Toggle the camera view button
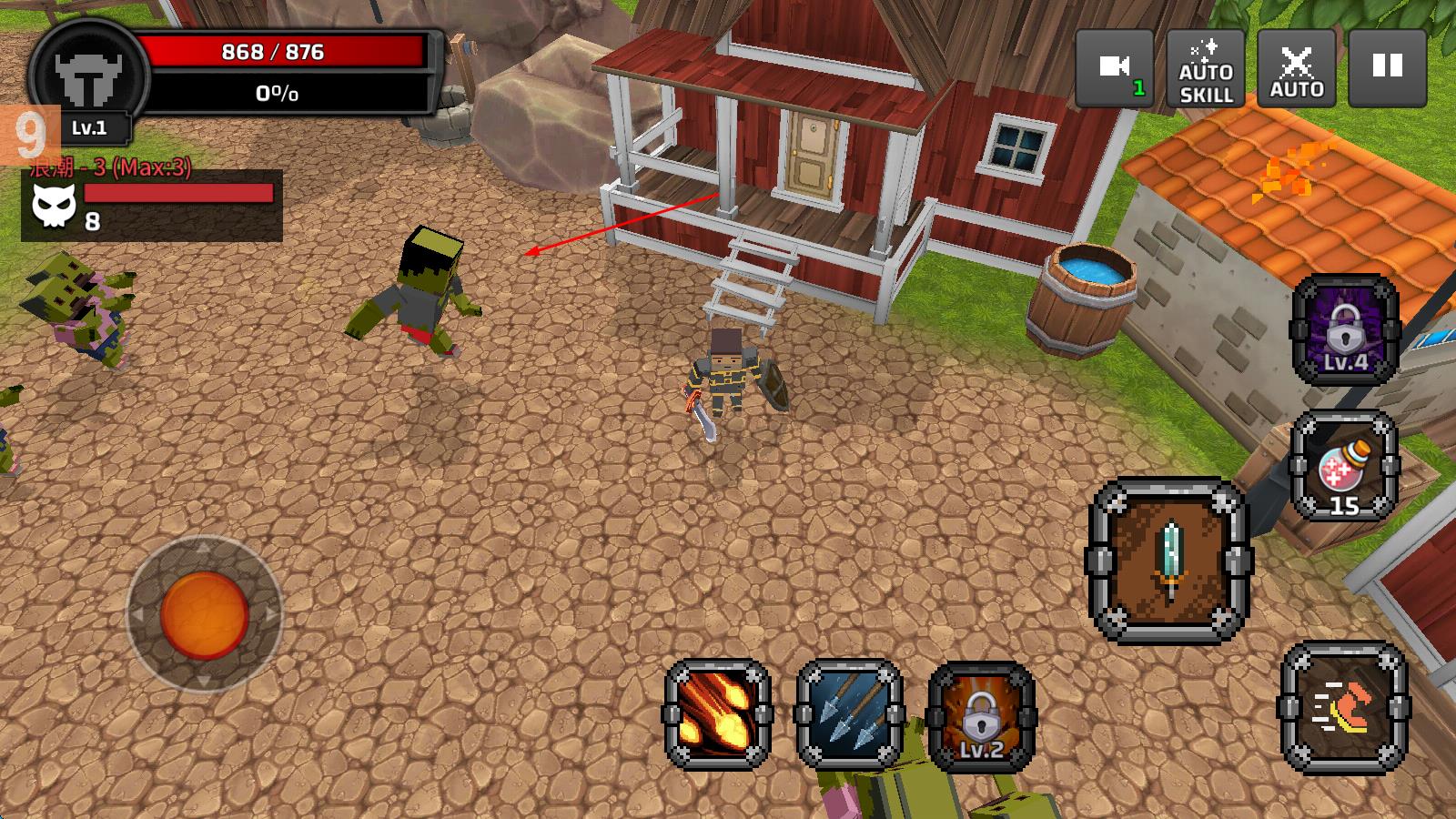1456x819 pixels. click(x=1115, y=68)
